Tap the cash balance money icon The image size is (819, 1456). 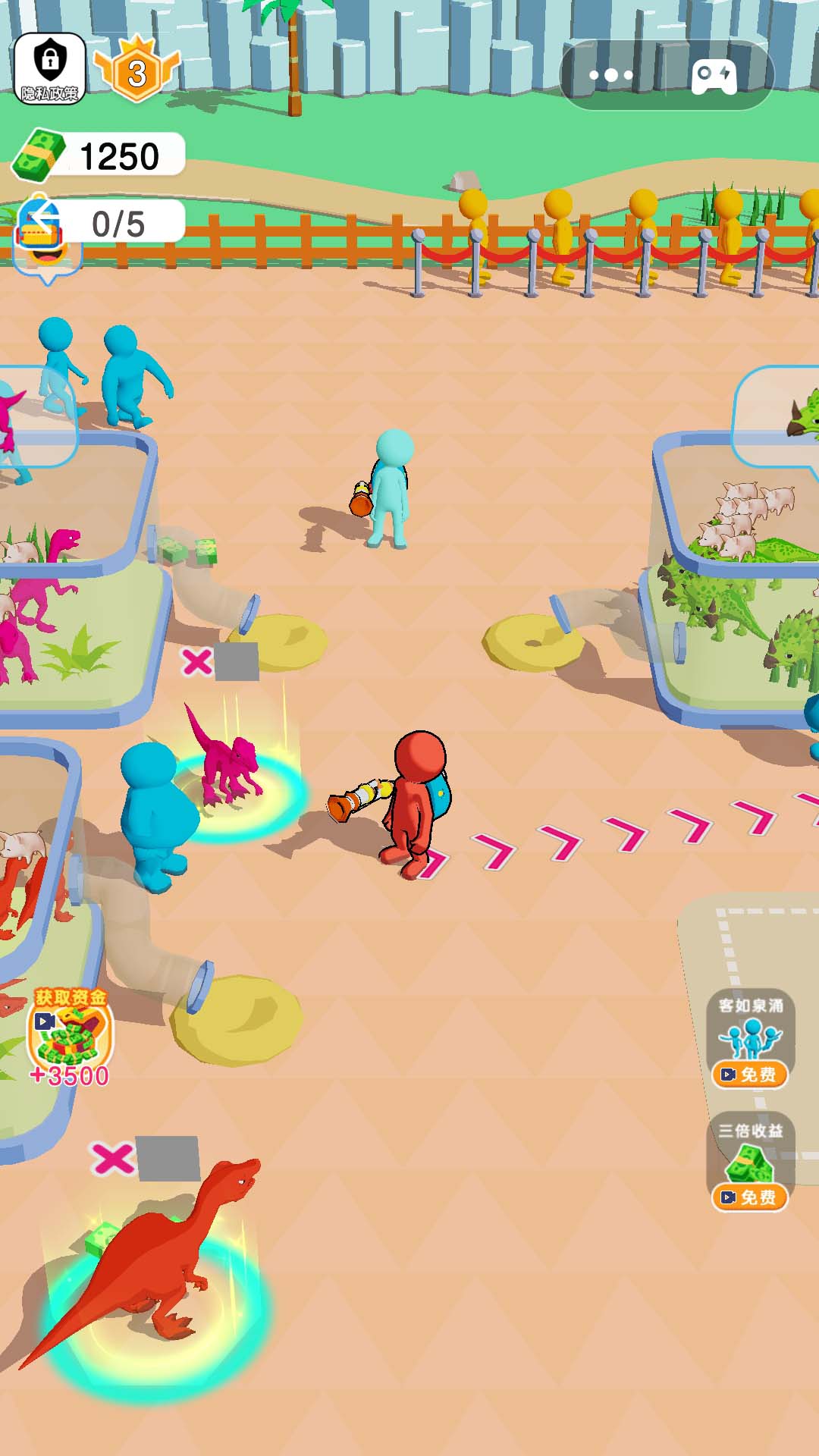36,155
